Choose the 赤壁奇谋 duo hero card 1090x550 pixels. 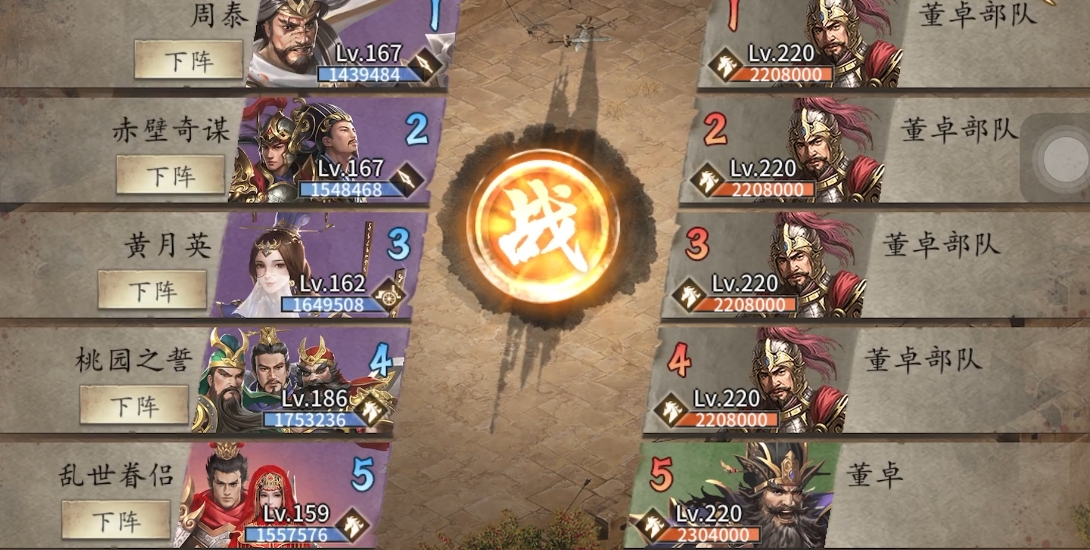330,152
